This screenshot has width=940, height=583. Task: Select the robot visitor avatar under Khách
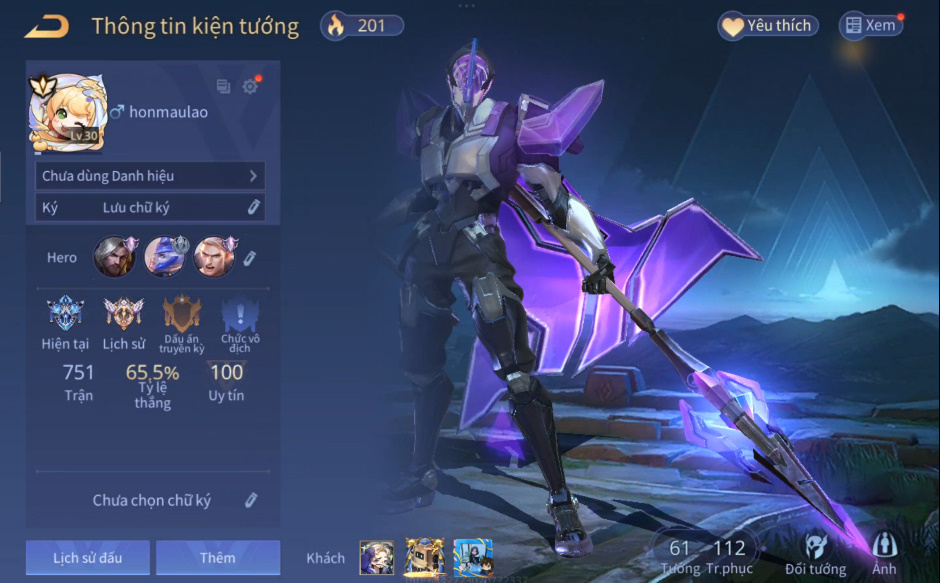[424, 558]
